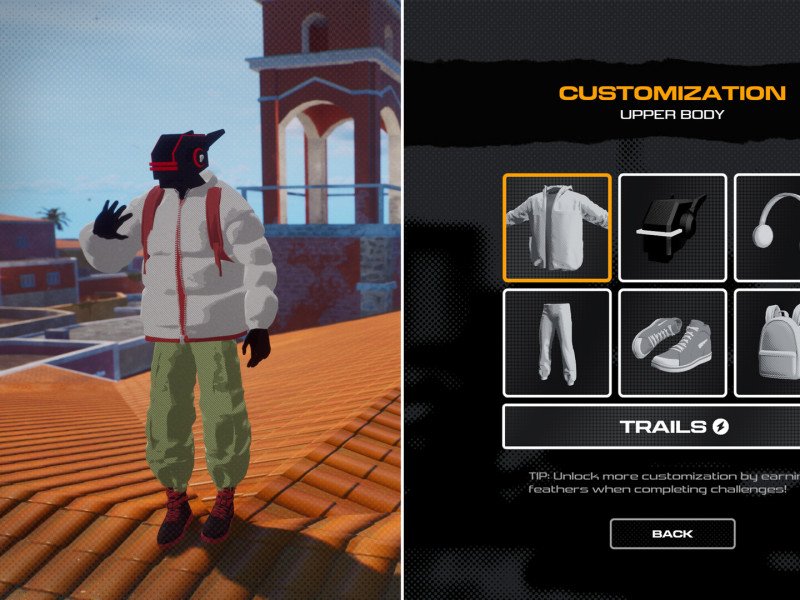Choose the sneakers footwear tile
800x600 pixels.
point(672,343)
